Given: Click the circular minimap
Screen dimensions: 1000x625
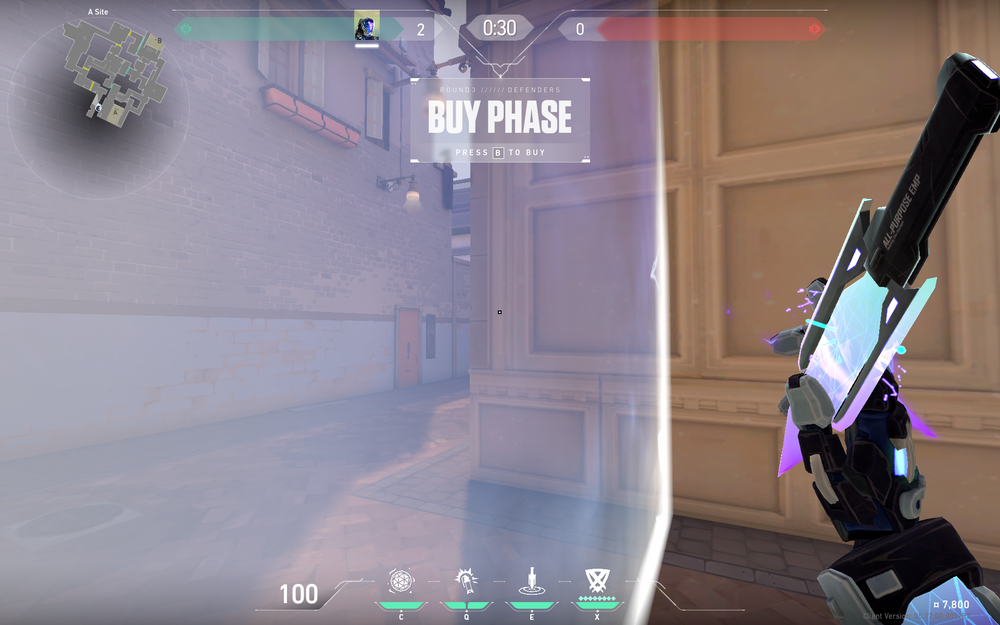Looking at the screenshot, I should point(96,105).
